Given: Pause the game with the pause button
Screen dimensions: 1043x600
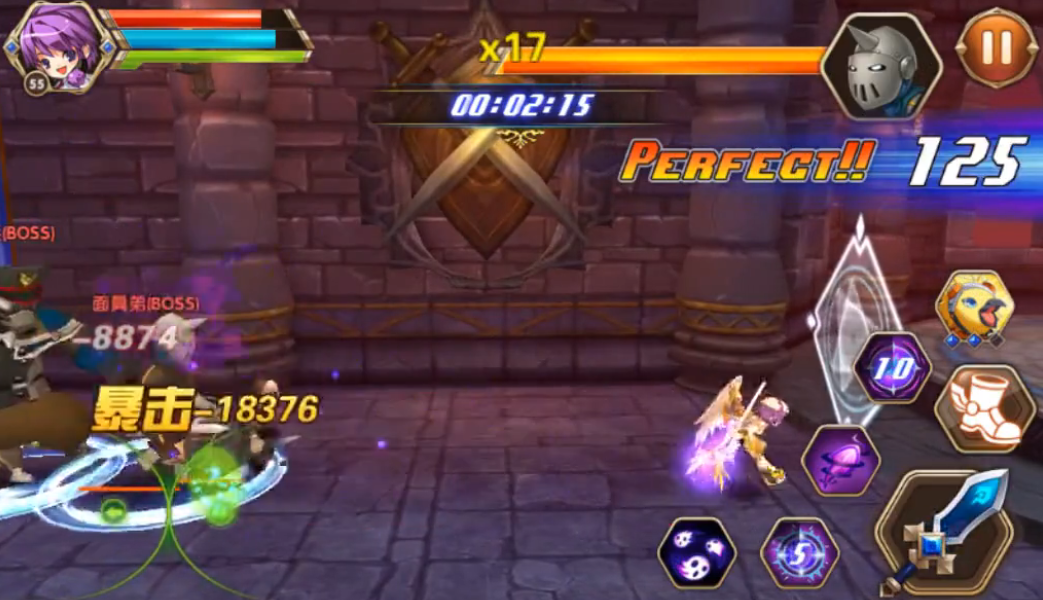Looking at the screenshot, I should (996, 47).
